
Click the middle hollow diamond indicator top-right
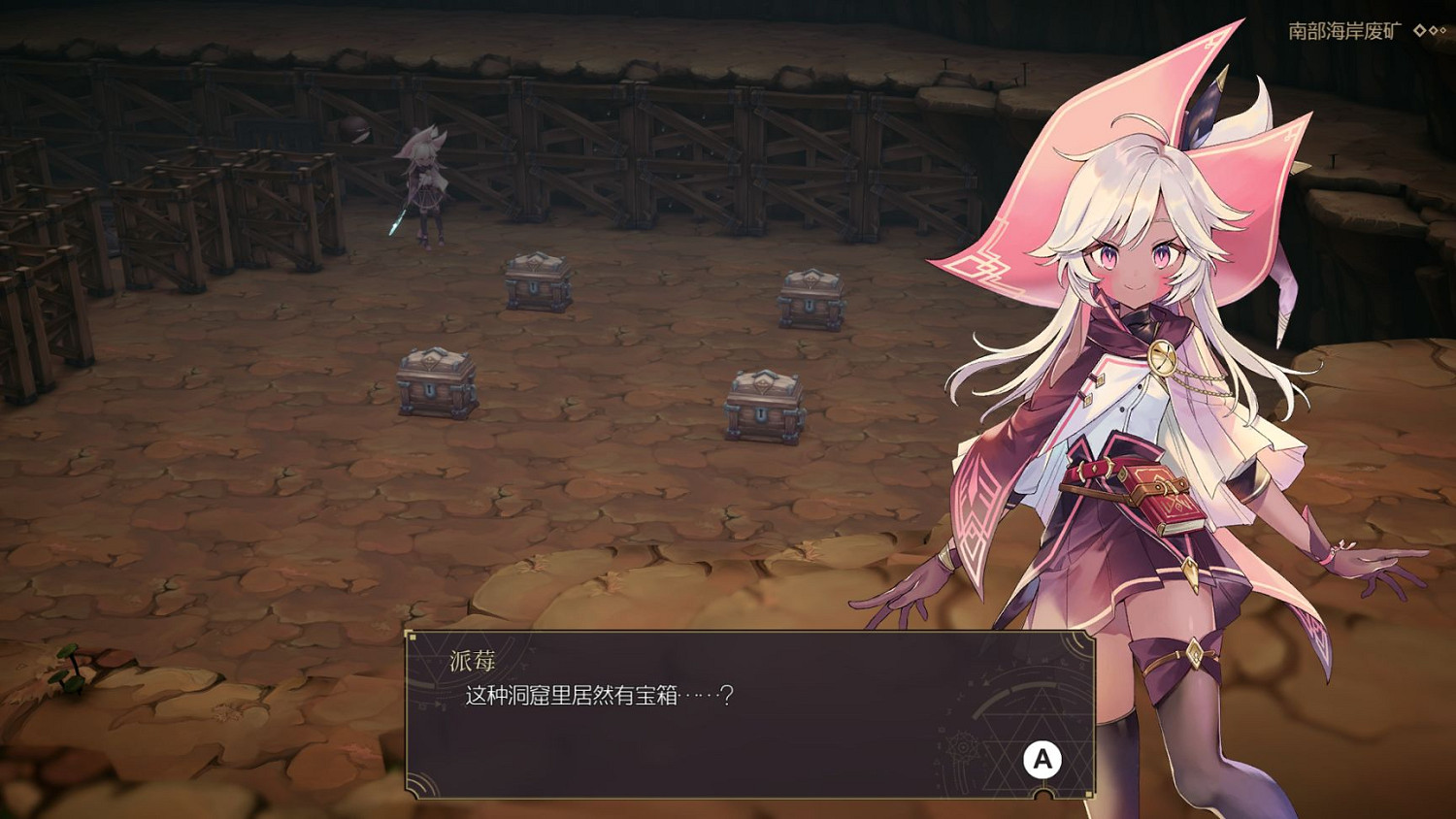click(1433, 30)
